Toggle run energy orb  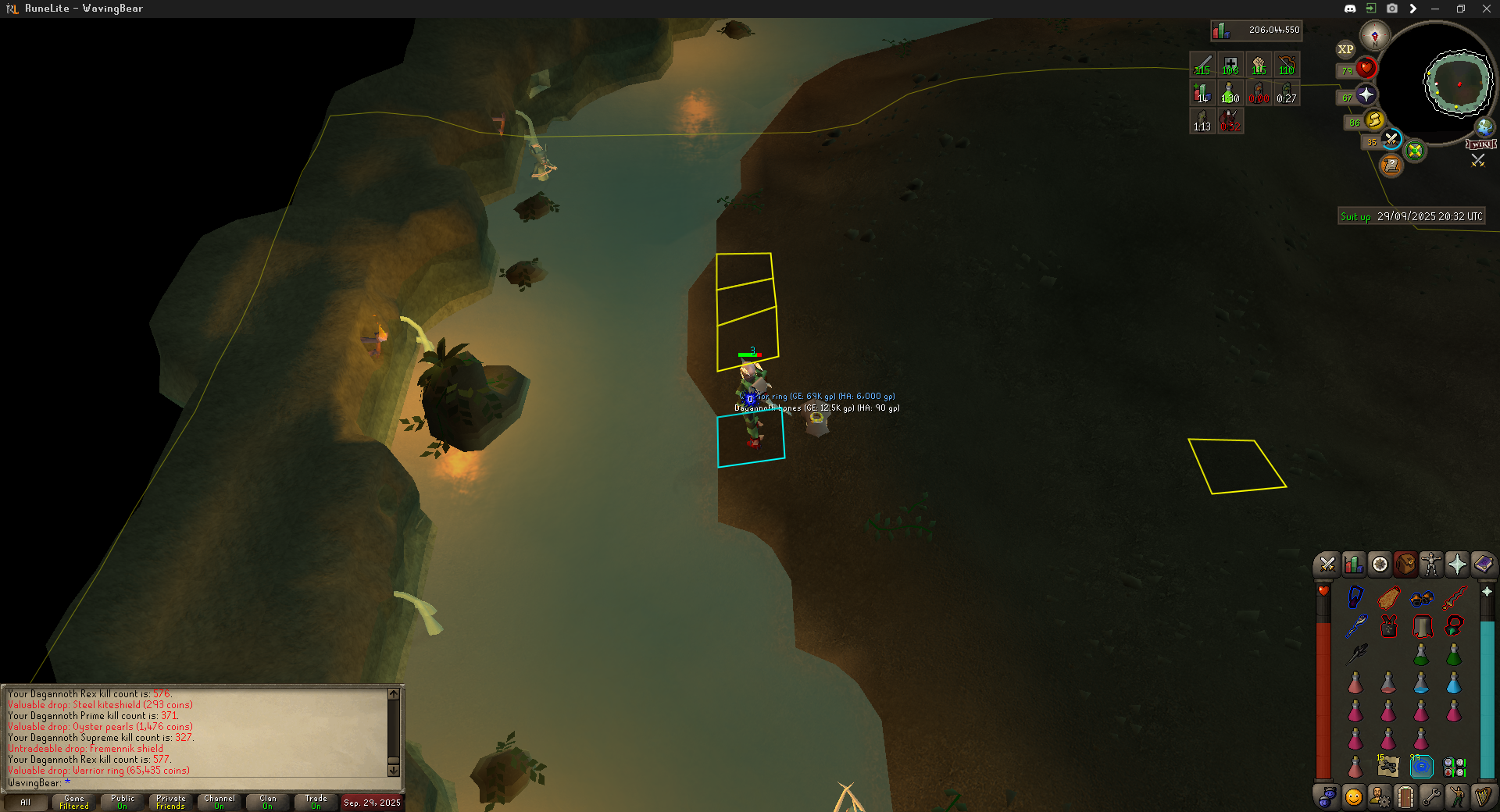[1374, 120]
